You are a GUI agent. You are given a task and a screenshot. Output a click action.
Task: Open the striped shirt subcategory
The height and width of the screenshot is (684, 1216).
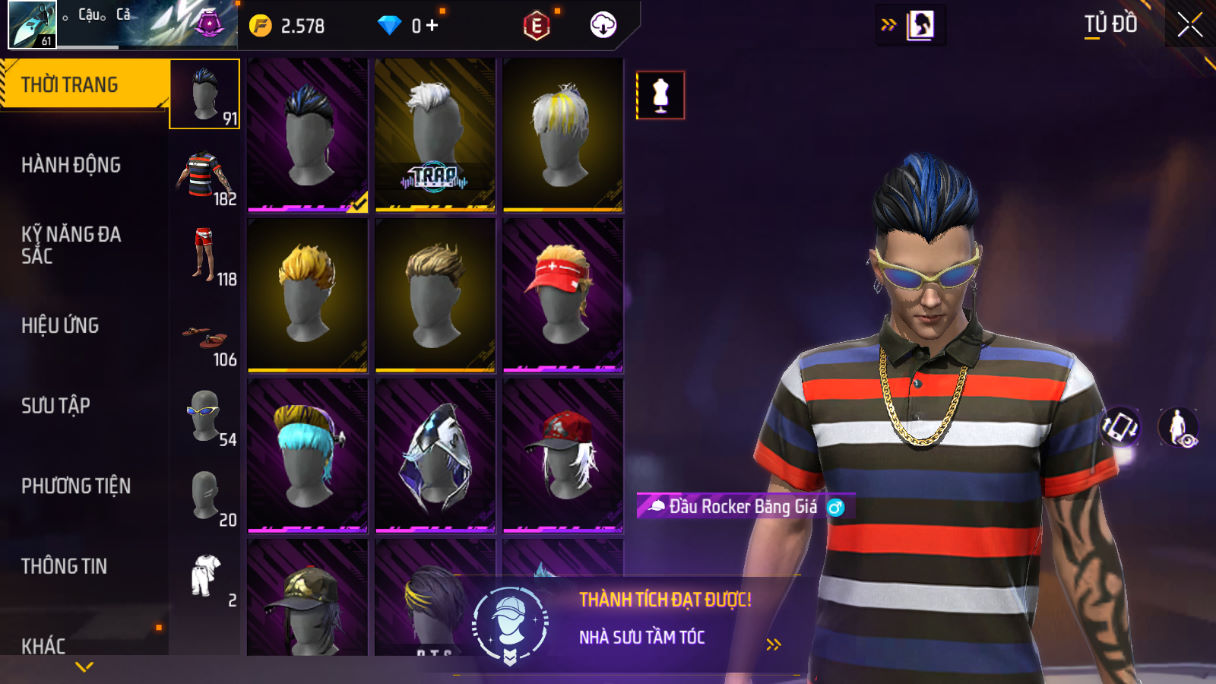pyautogui.click(x=205, y=175)
